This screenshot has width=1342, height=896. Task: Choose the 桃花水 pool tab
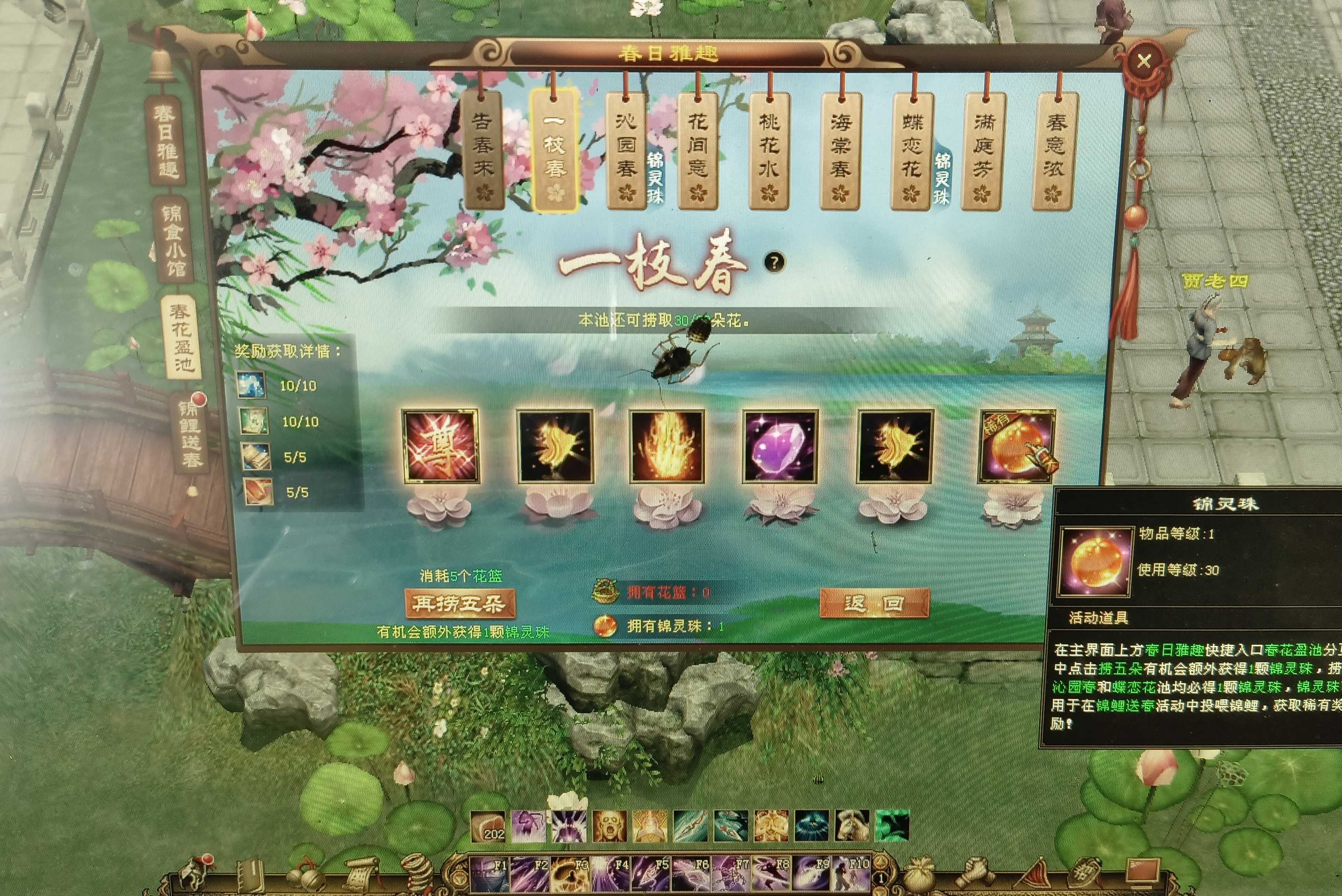[769, 150]
